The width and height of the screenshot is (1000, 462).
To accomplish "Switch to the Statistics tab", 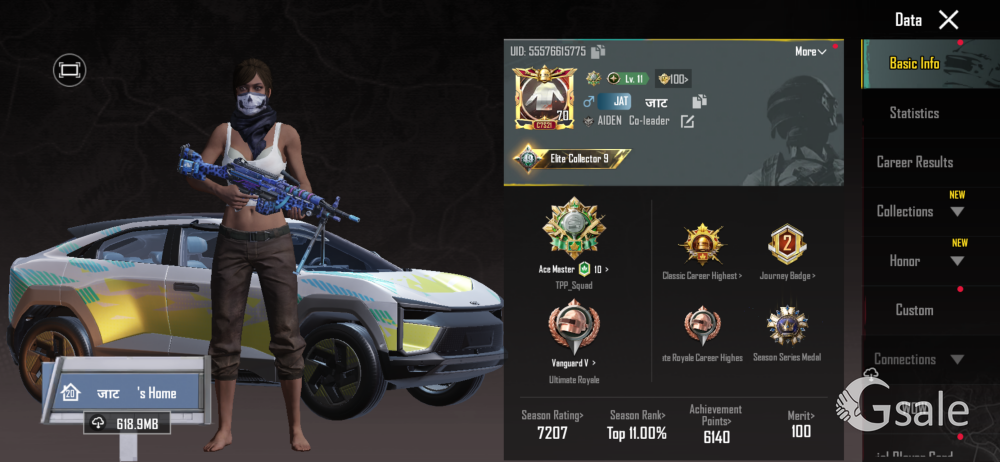I will coord(914,113).
